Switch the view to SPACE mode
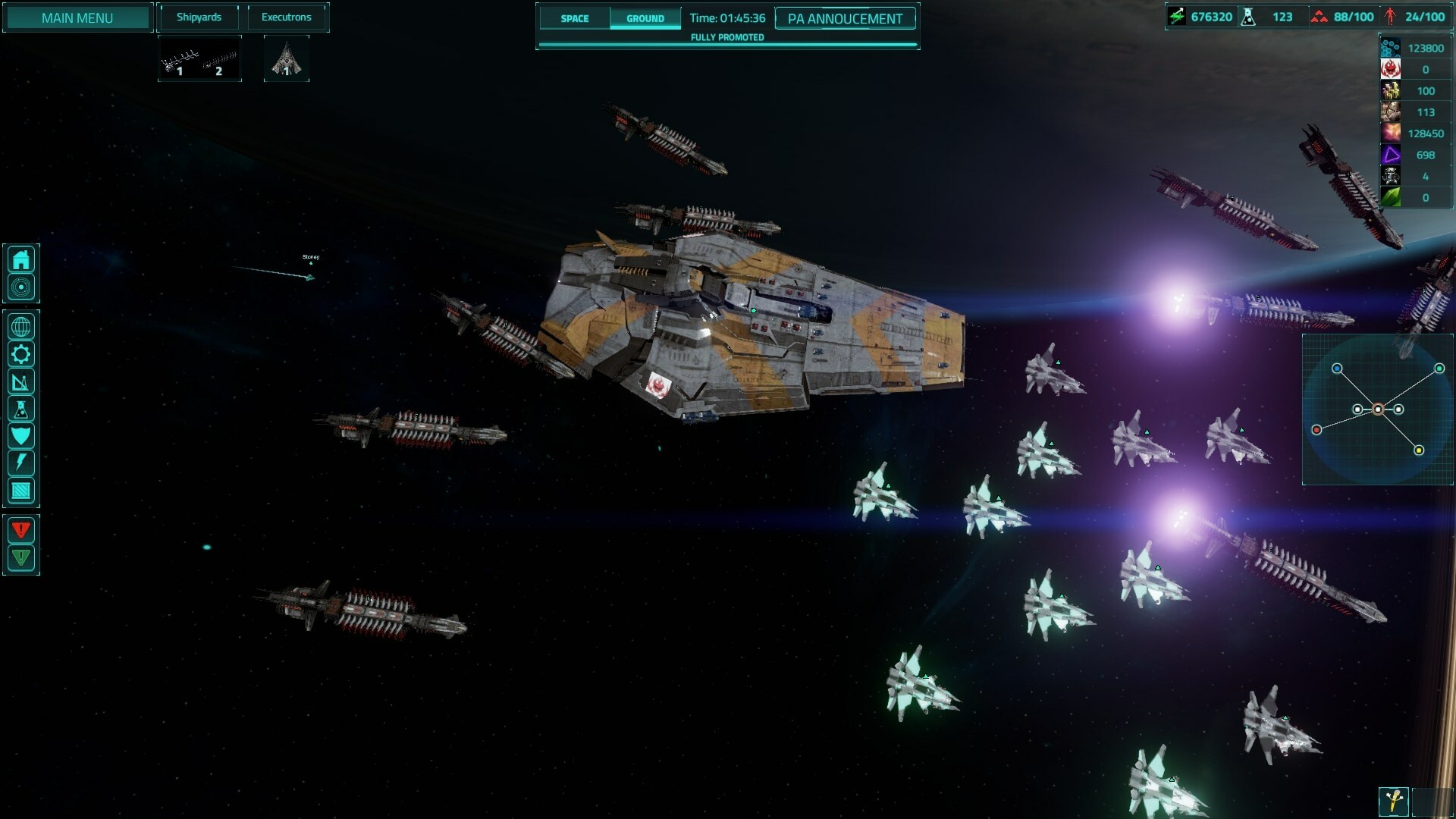 pyautogui.click(x=575, y=18)
